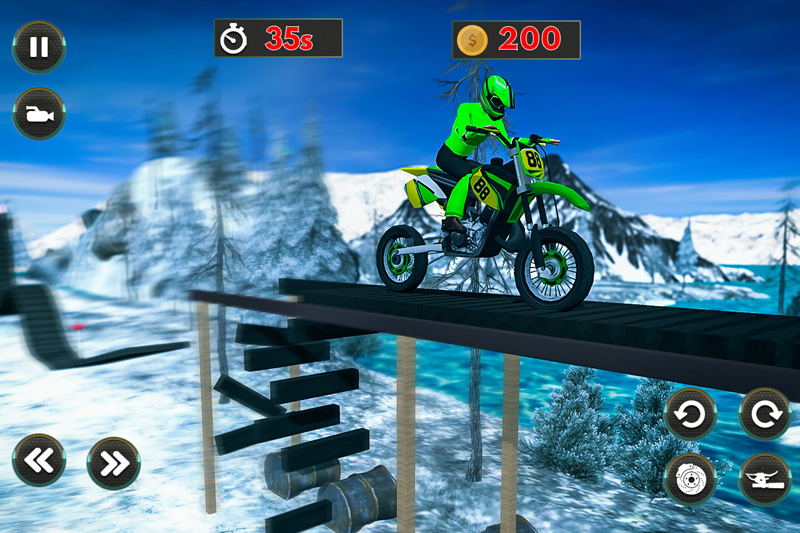
Task: Pause the game
Action: pyautogui.click(x=39, y=48)
